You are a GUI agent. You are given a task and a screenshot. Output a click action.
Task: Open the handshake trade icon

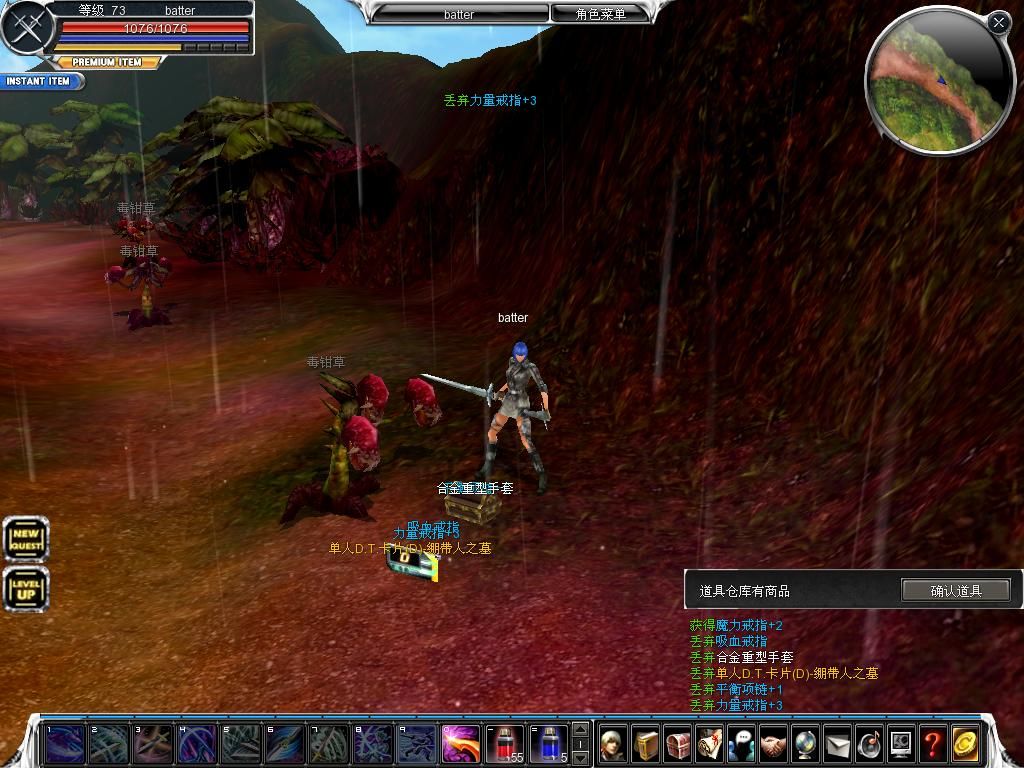(773, 744)
